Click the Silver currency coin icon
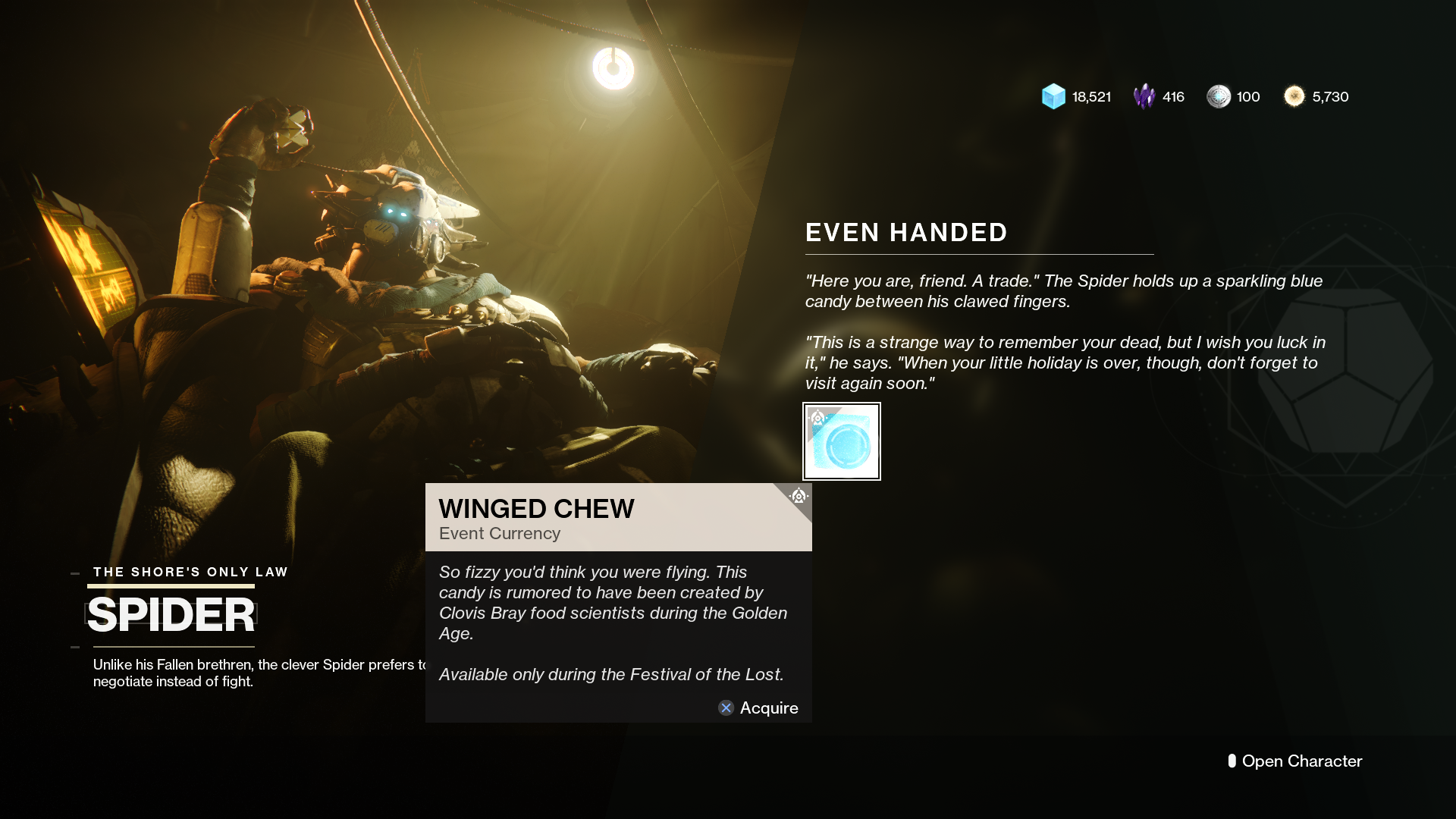 (x=1218, y=96)
